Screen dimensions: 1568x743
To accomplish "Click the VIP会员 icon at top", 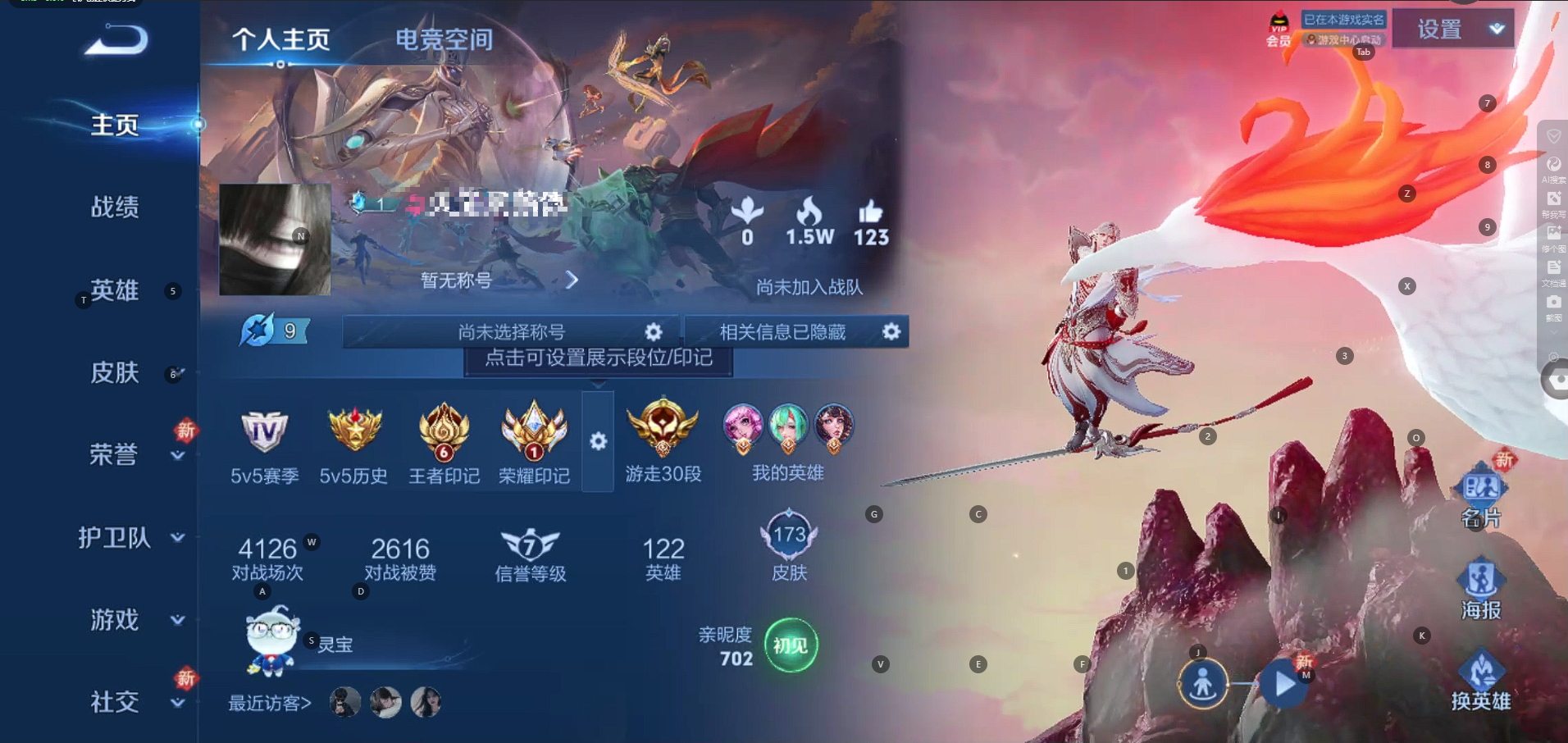I will coord(1277,26).
